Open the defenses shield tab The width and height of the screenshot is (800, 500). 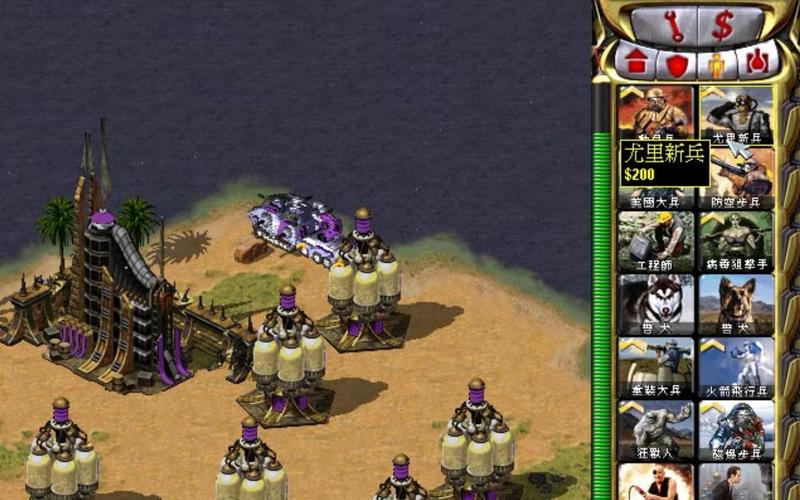[x=677, y=64]
